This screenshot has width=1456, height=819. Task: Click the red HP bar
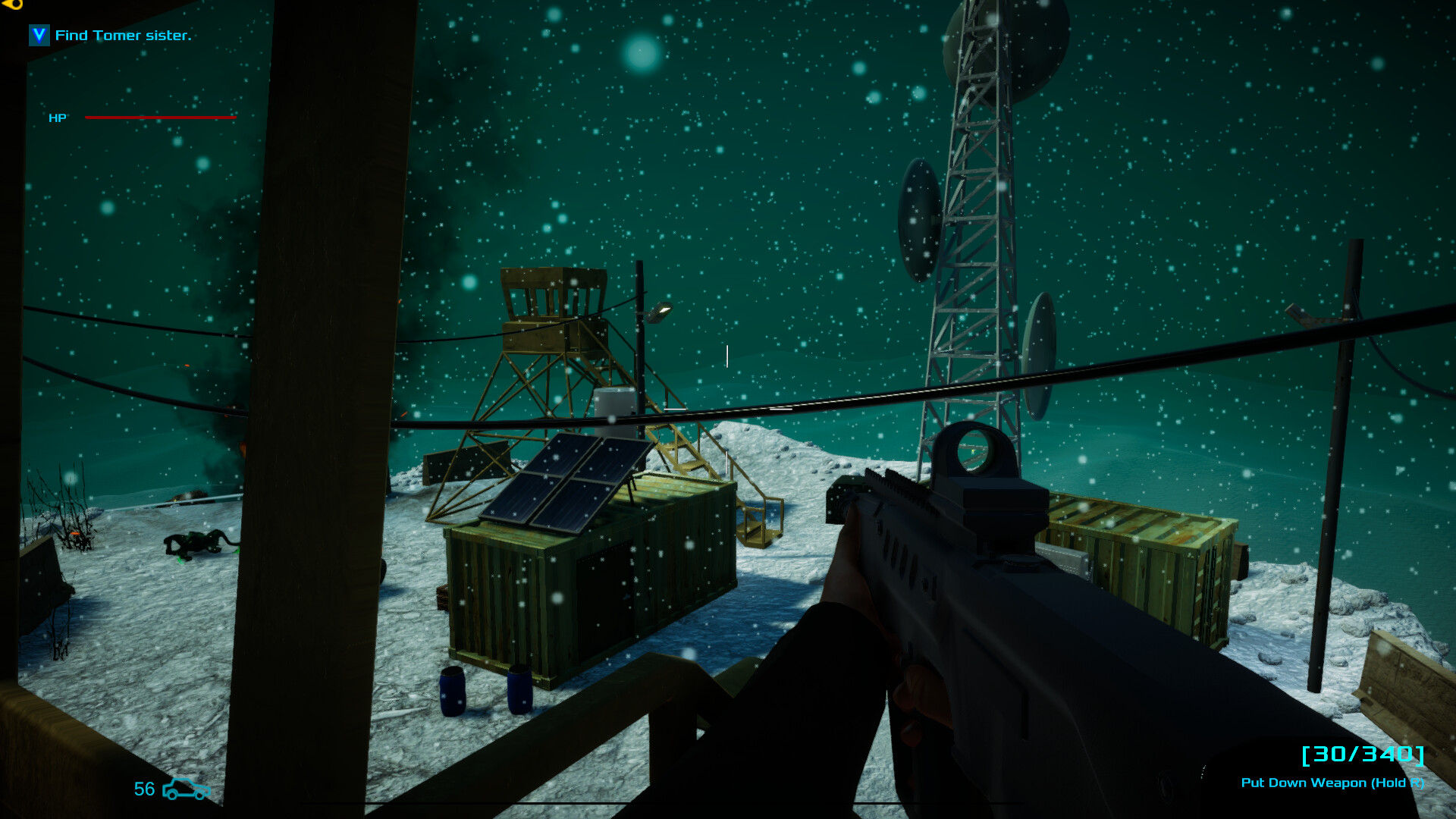[x=159, y=118]
